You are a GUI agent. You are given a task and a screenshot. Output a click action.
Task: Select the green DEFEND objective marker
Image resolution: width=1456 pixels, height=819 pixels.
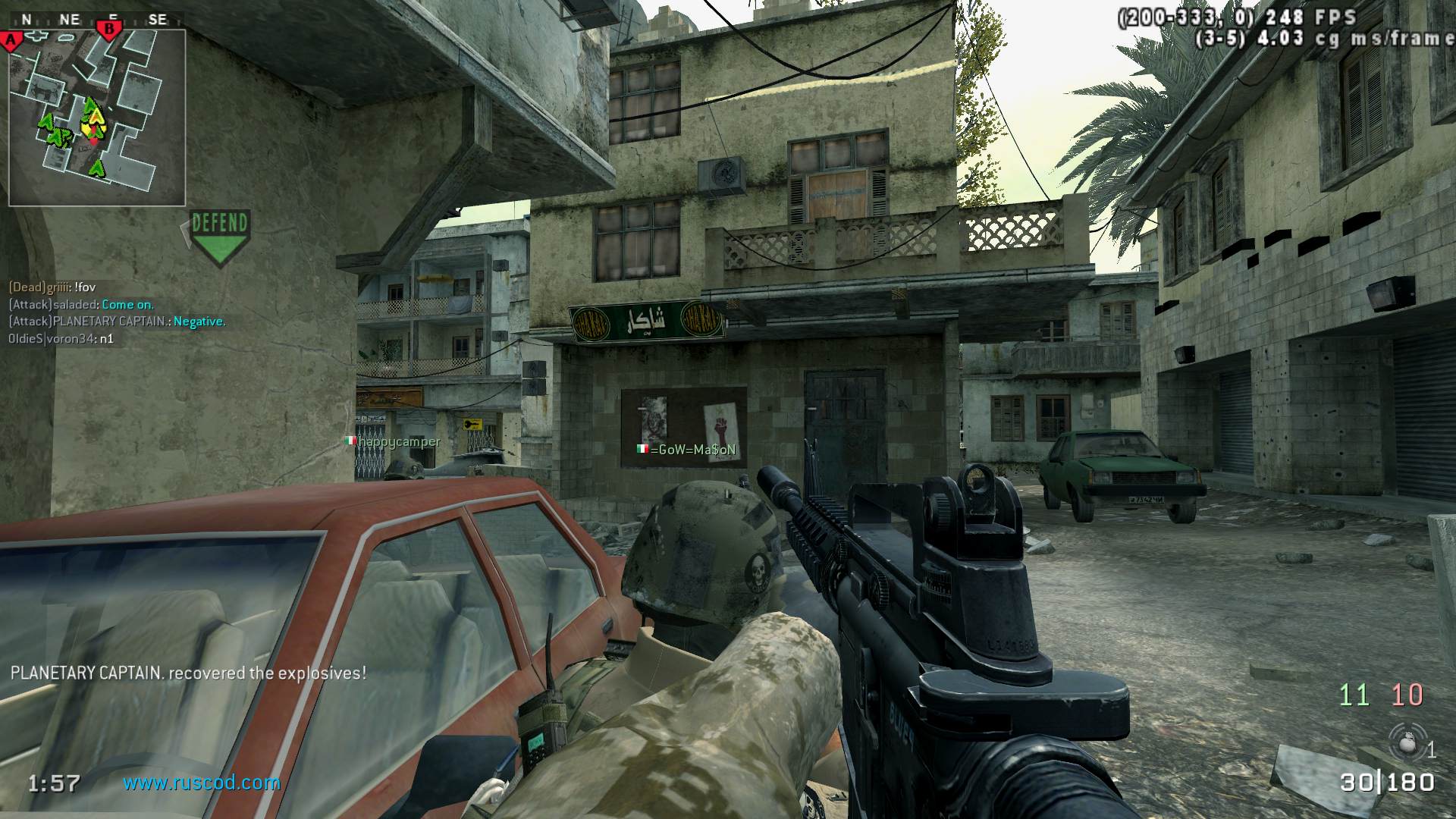[x=220, y=237]
